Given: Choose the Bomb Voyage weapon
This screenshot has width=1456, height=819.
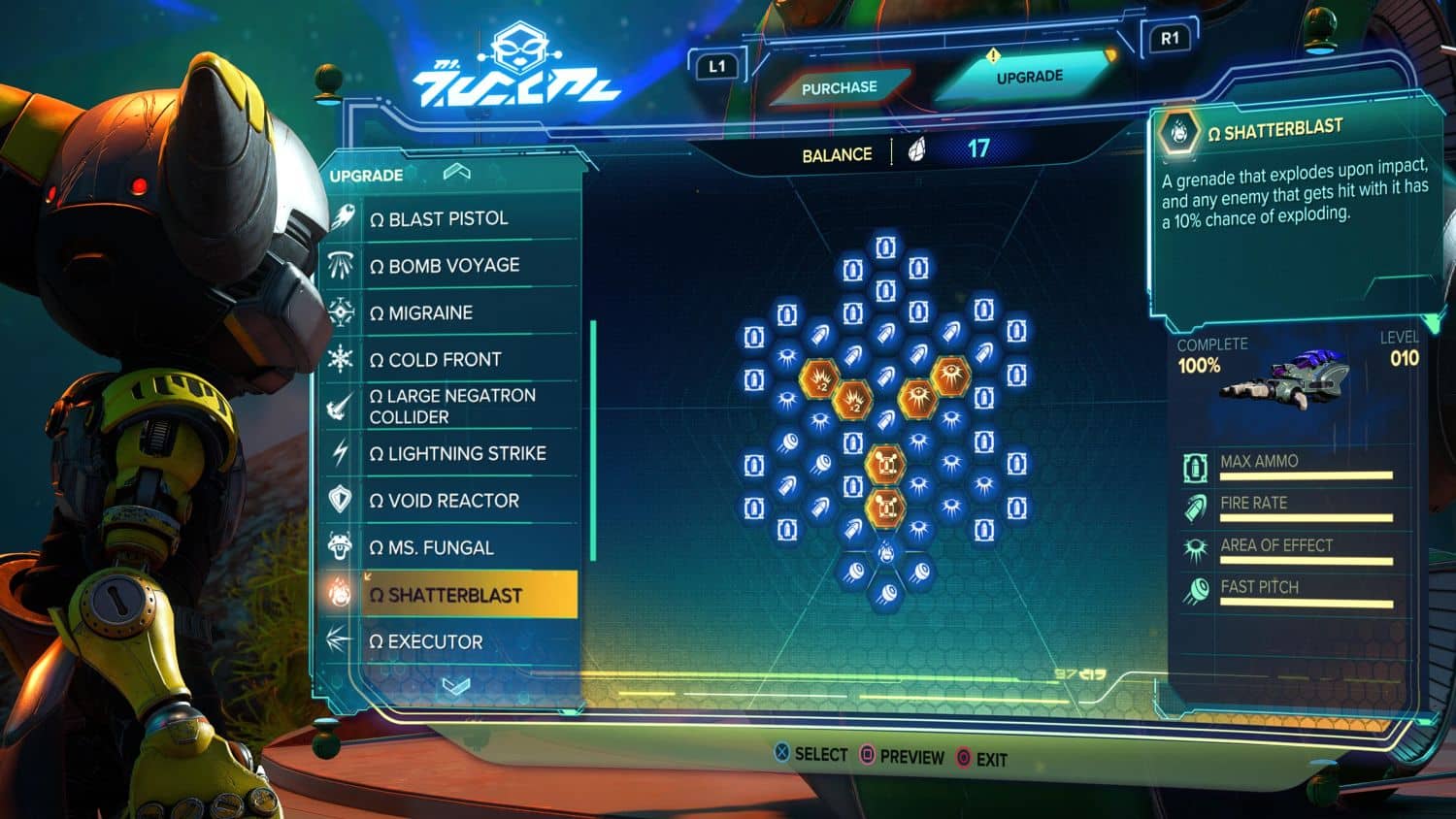Looking at the screenshot, I should pyautogui.click(x=453, y=265).
